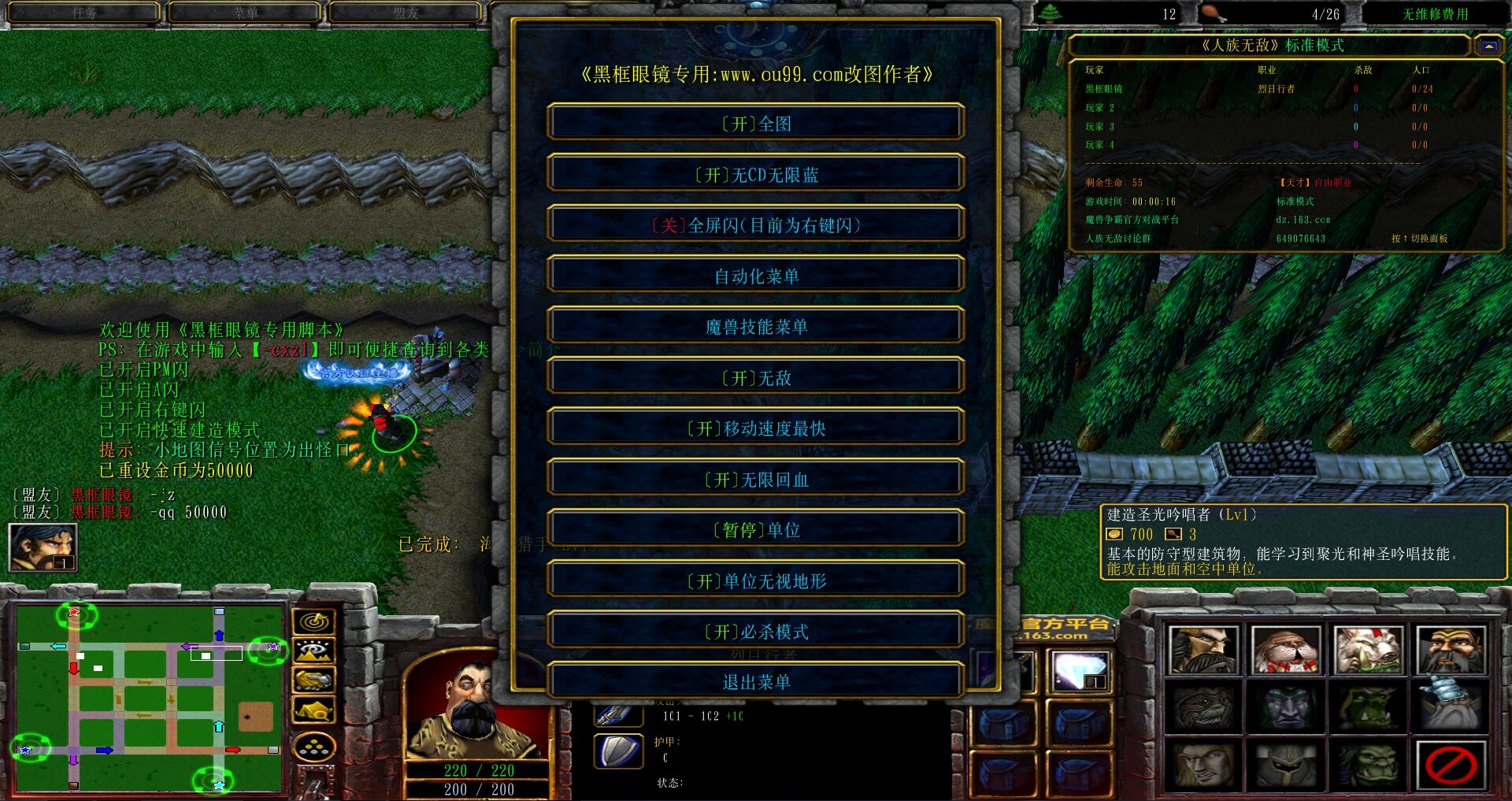
Task: Click the minimap ping signal icon
Action: 315,620
